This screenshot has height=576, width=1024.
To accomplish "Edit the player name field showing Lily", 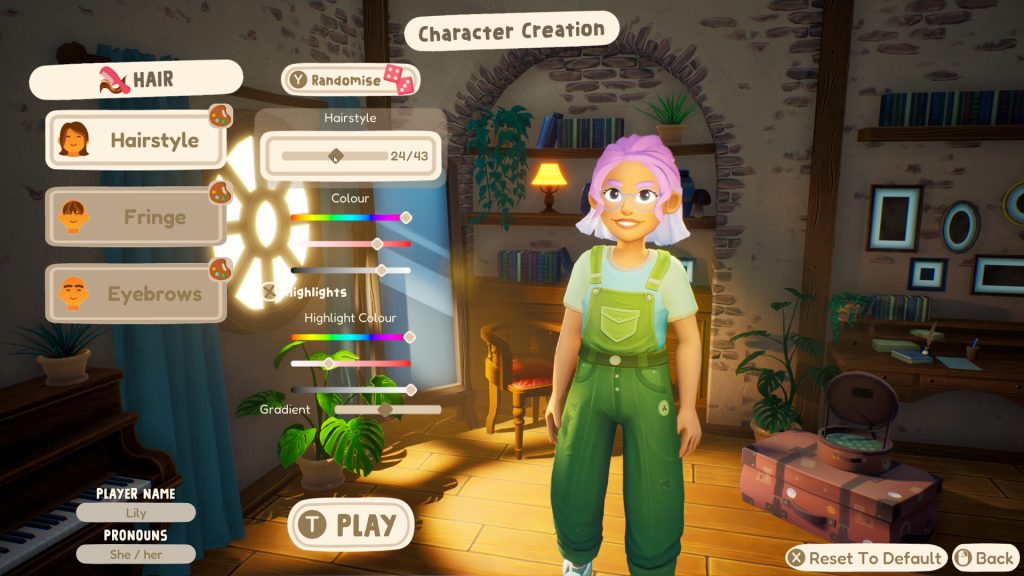I will [x=136, y=513].
